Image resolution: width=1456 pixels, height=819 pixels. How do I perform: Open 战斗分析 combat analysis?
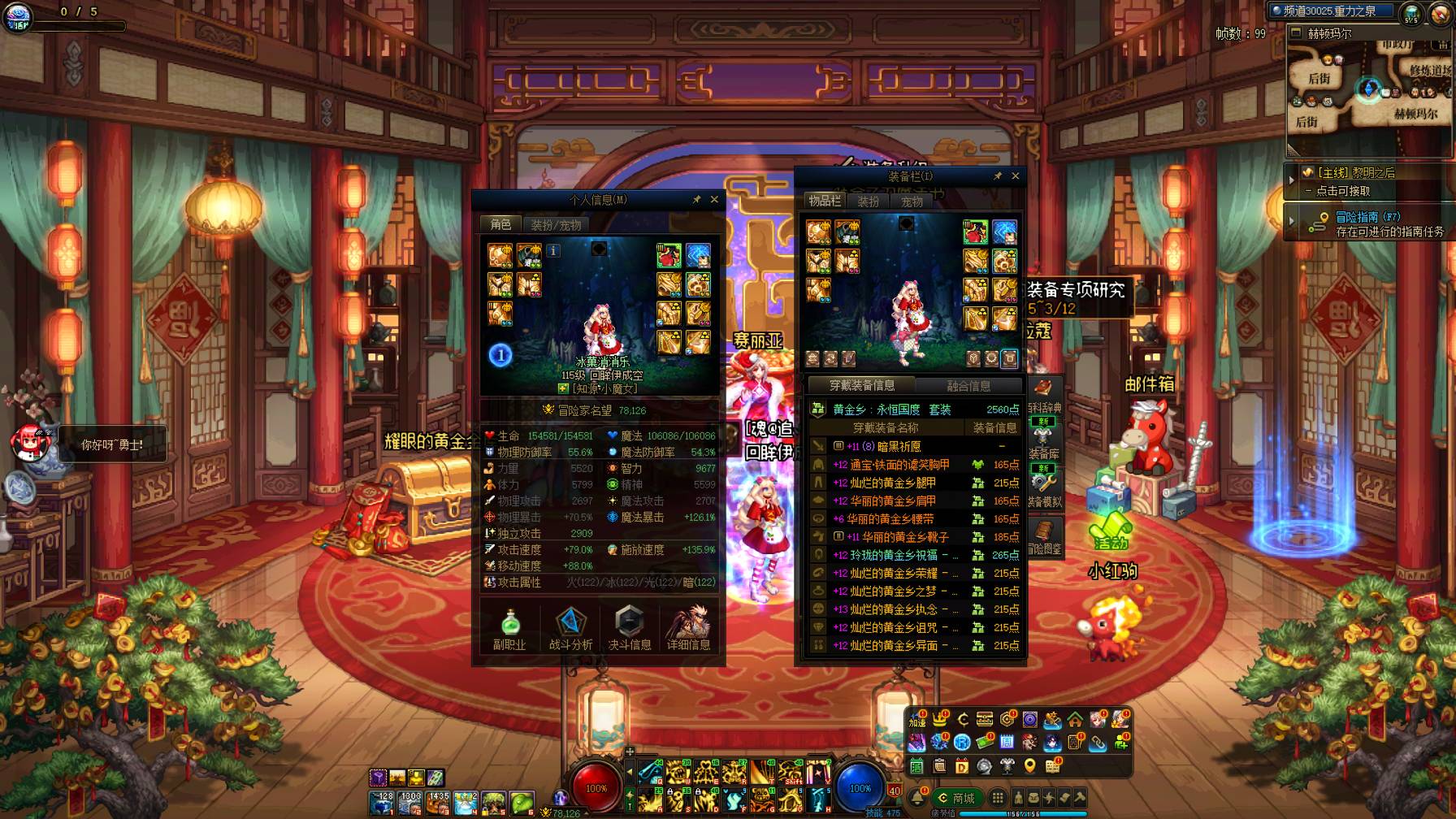(570, 629)
